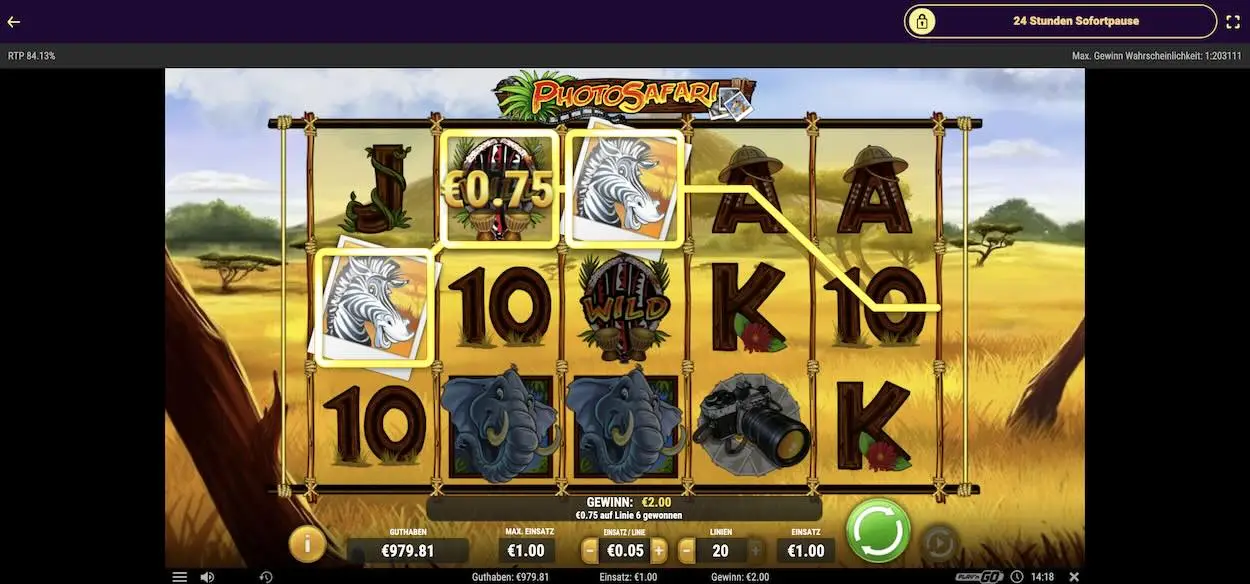Open the paytable info button
1250x584 pixels.
[307, 543]
